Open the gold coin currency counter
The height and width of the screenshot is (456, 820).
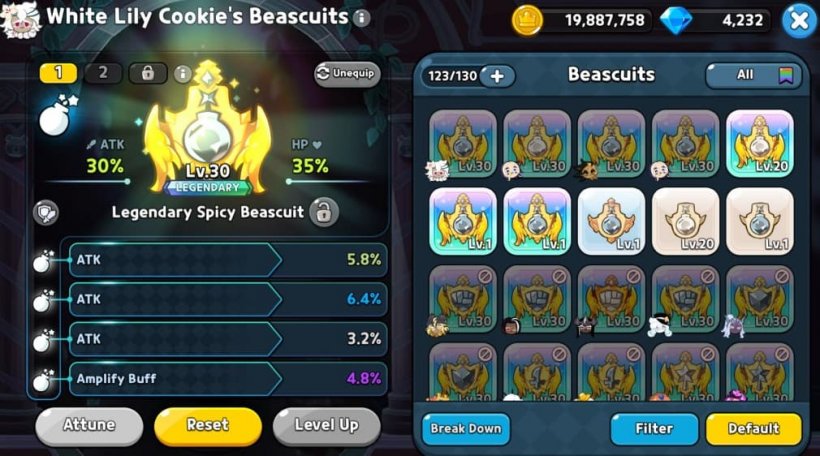coord(582,19)
